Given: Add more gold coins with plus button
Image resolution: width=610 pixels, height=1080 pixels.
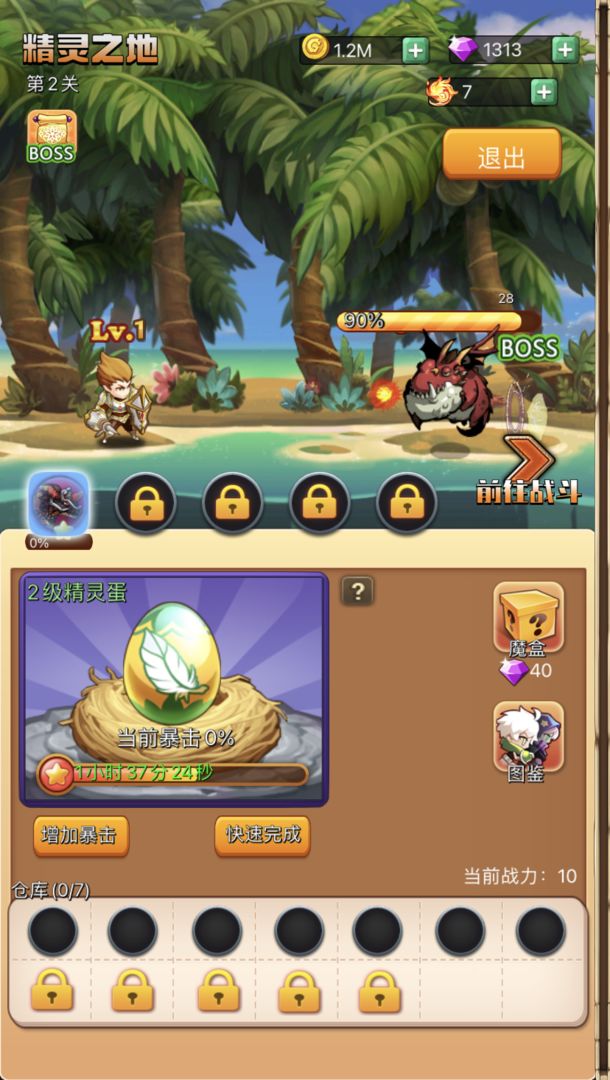Looking at the screenshot, I should tap(415, 49).
